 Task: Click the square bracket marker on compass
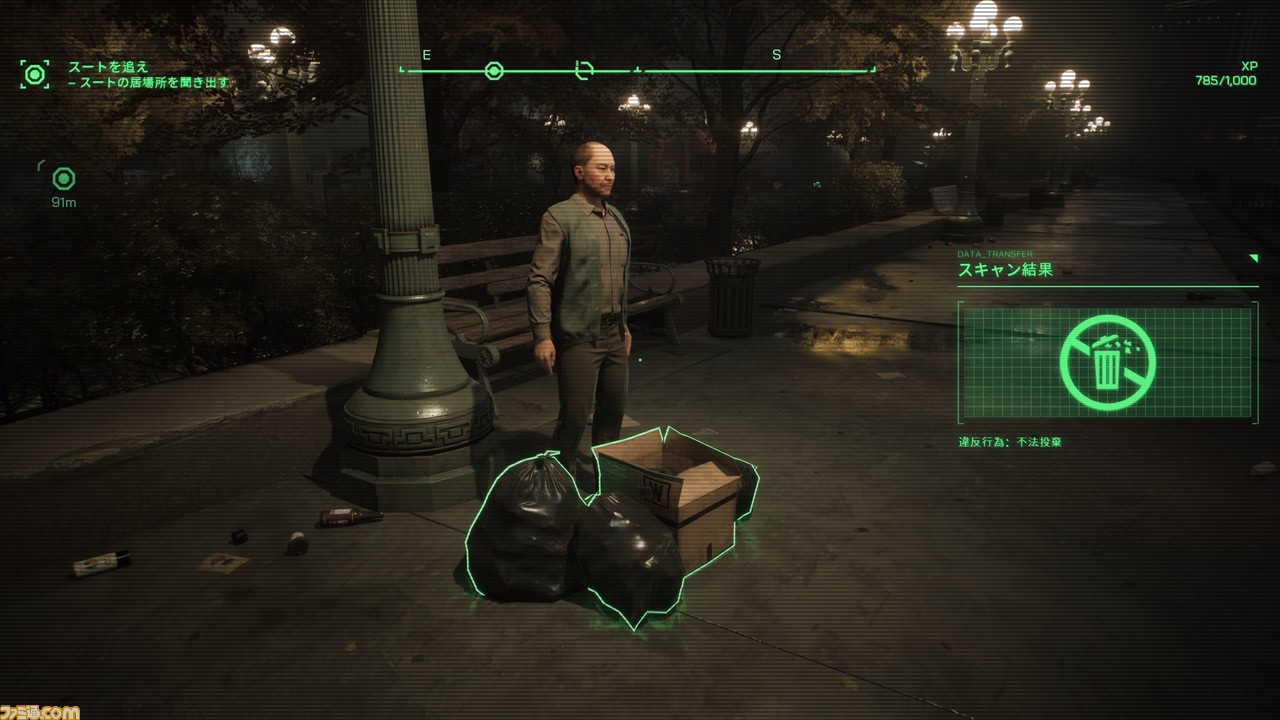pos(585,70)
